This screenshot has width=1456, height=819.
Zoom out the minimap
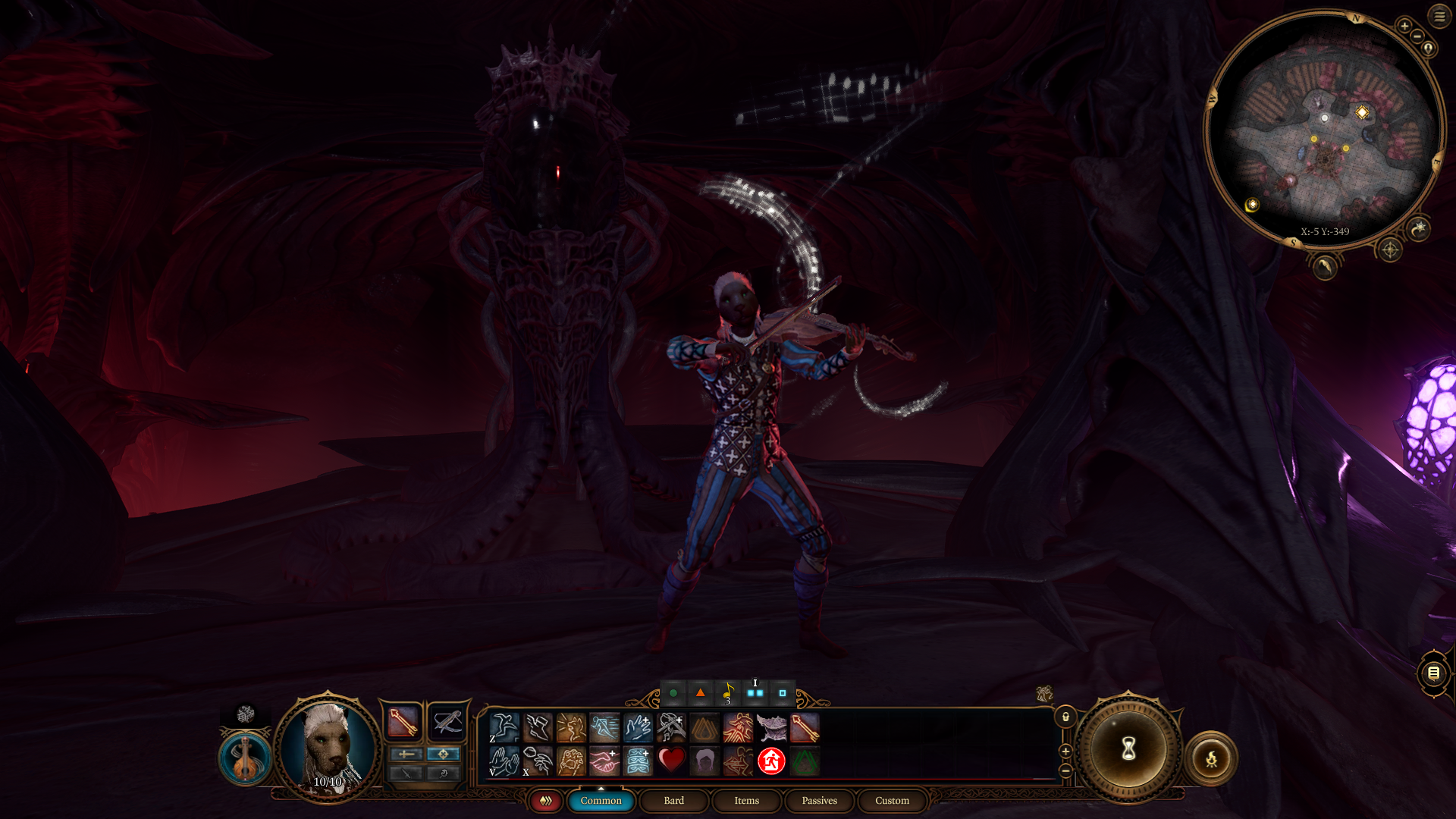1417,36
